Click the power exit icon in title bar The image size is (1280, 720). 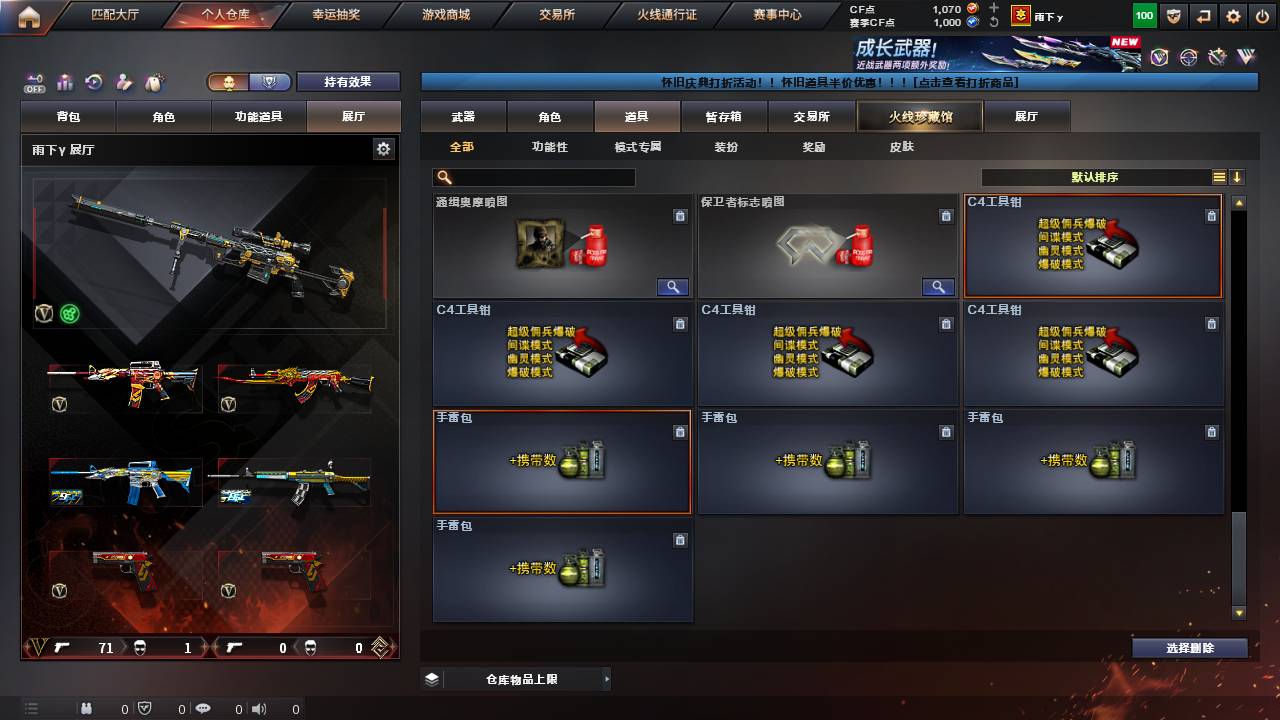tap(1262, 15)
